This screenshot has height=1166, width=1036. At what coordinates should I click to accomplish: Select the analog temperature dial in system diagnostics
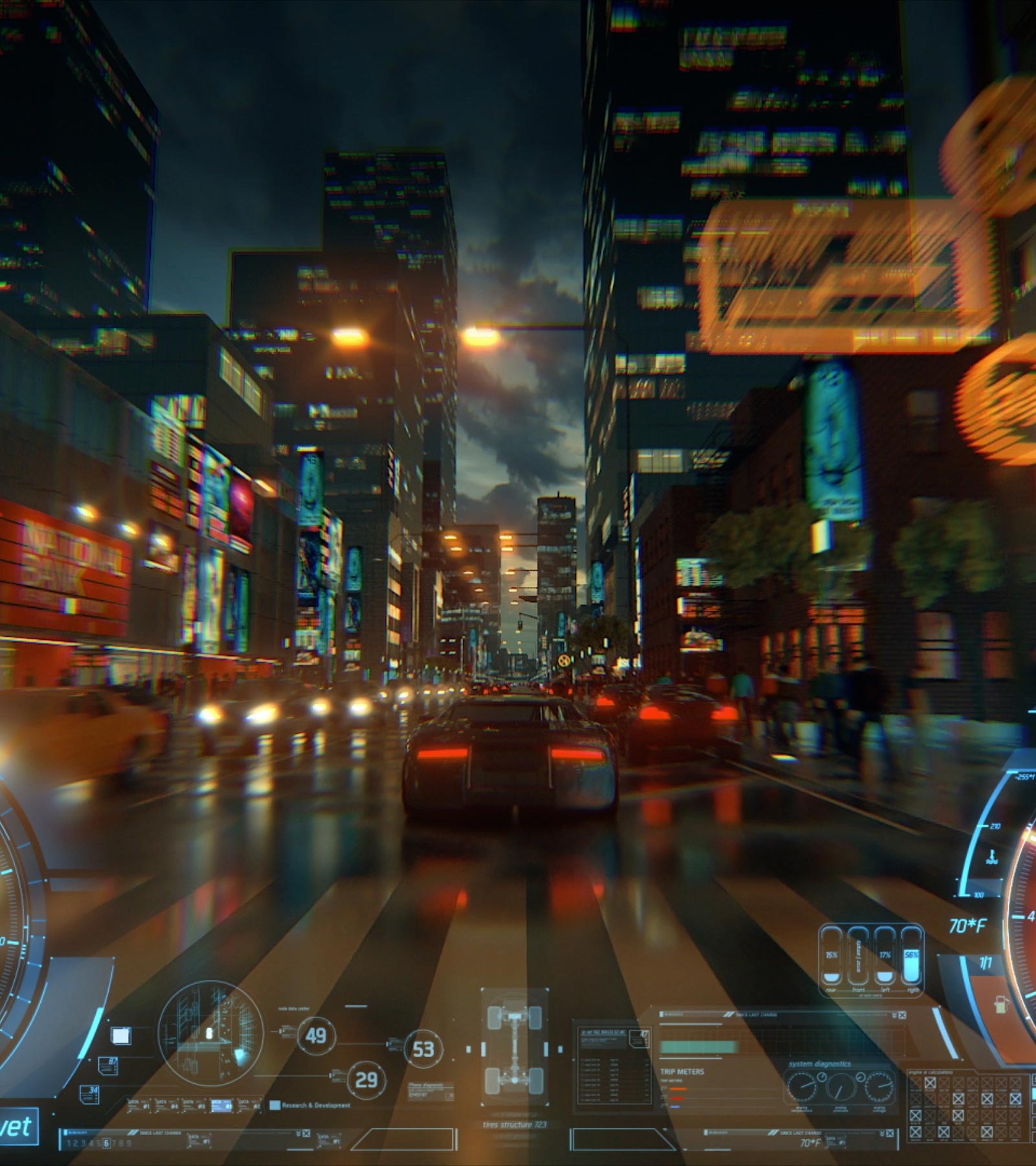(803, 1087)
